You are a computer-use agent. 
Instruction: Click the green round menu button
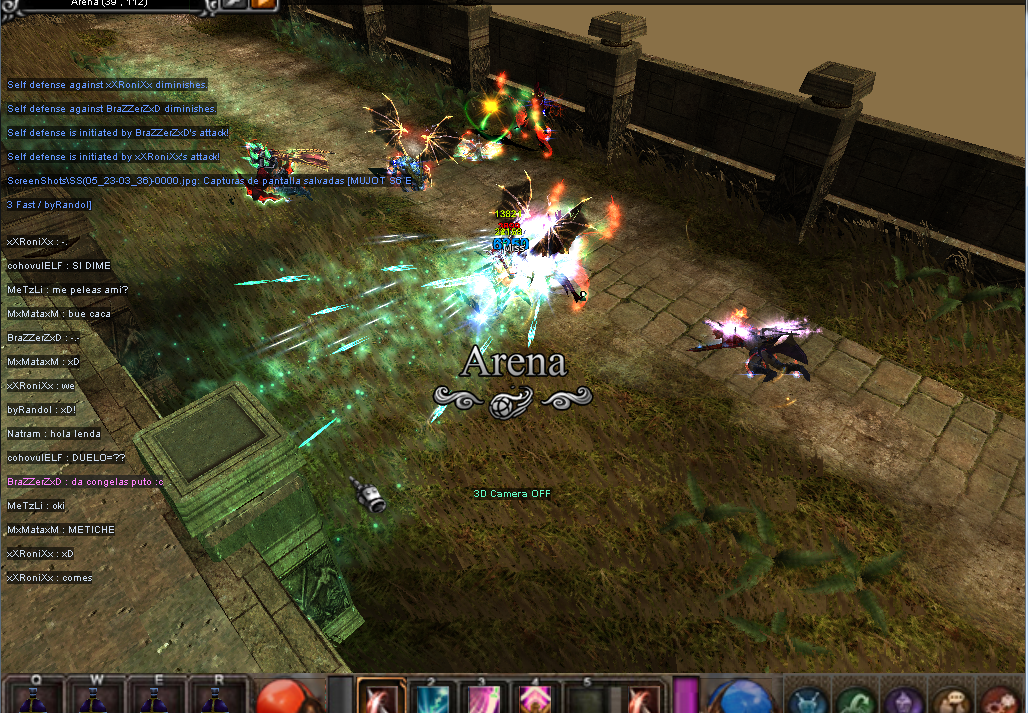[853, 699]
